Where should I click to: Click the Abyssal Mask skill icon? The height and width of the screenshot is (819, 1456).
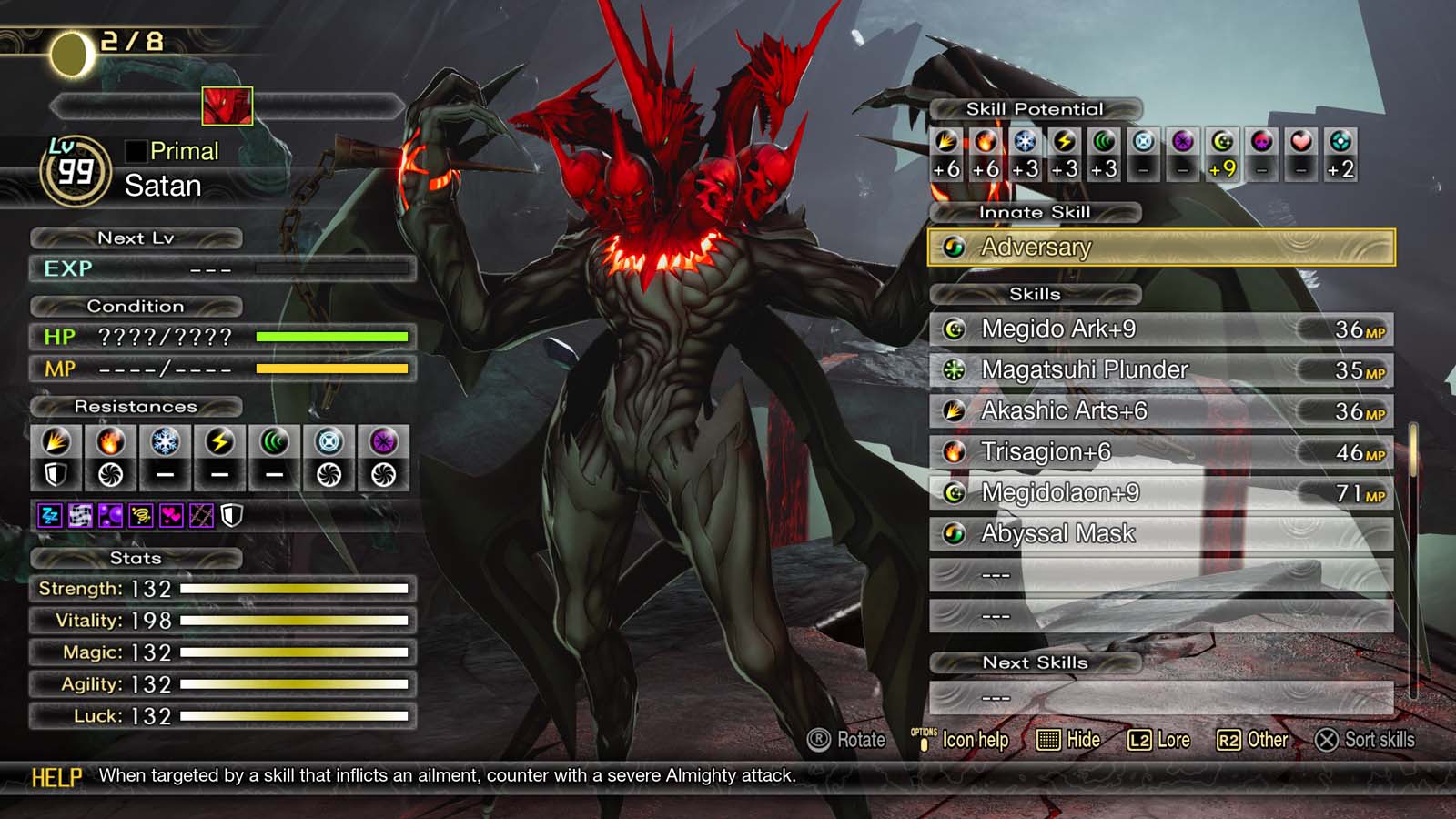pyautogui.click(x=956, y=533)
